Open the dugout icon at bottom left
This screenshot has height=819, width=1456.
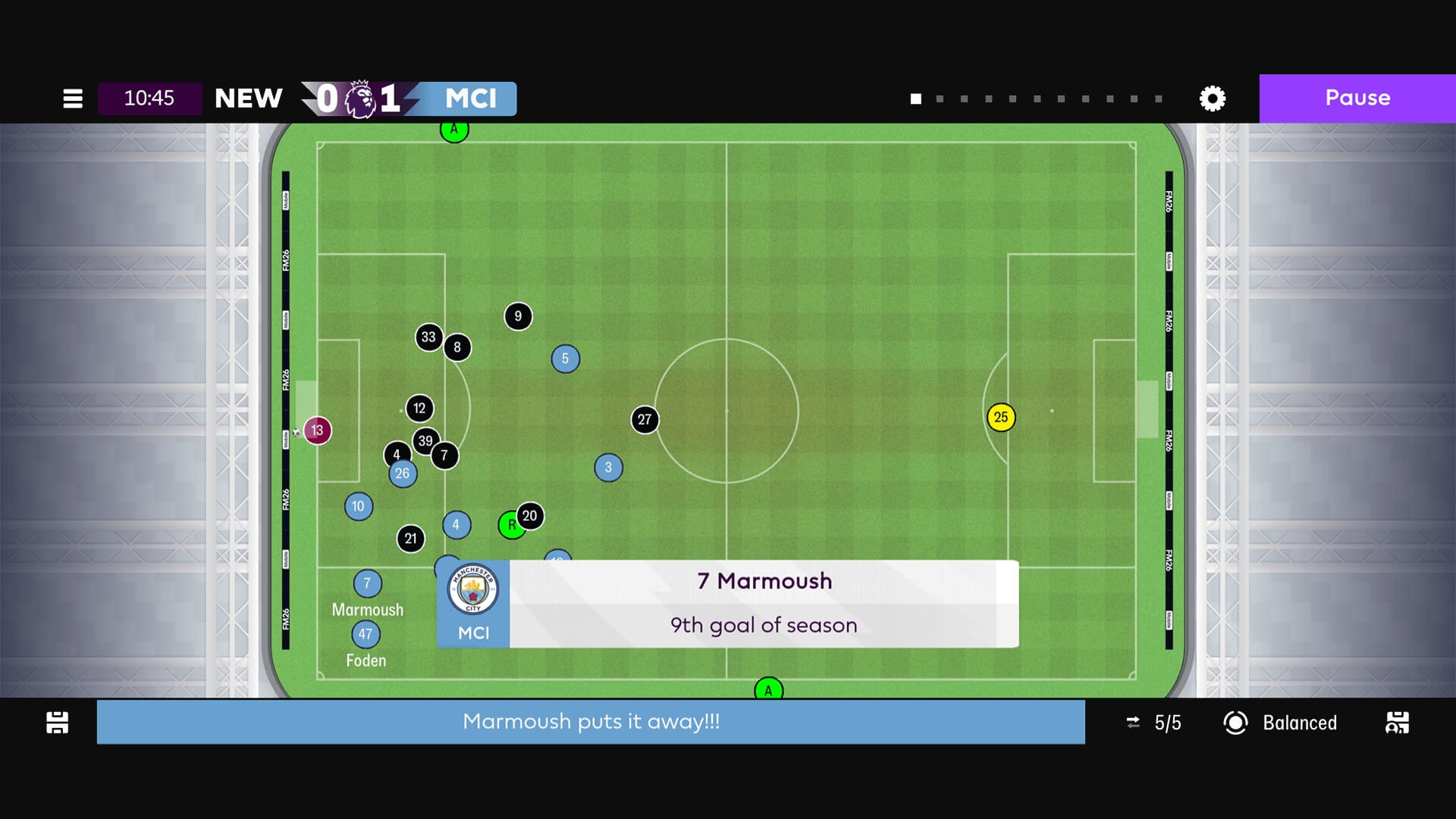click(x=58, y=723)
